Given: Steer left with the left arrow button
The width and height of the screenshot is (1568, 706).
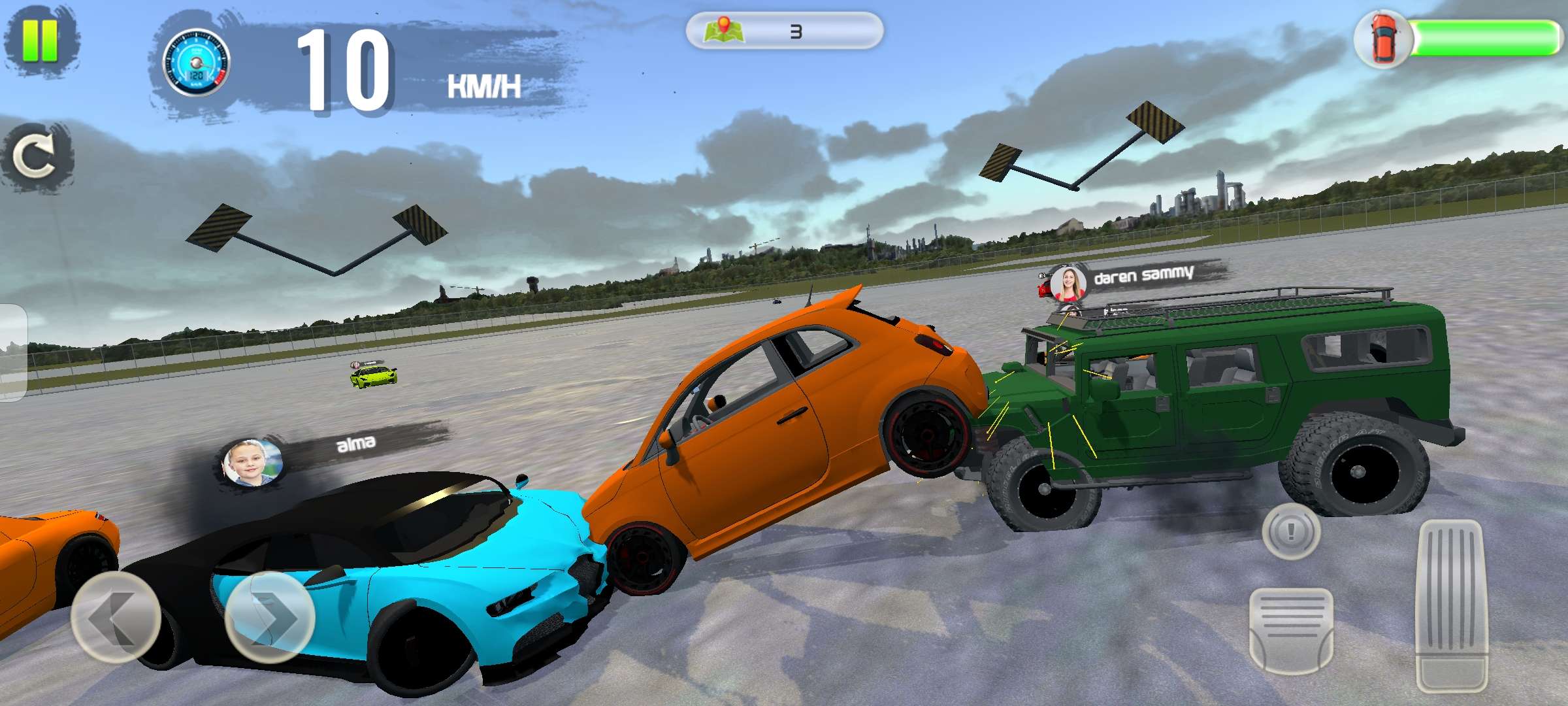Looking at the screenshot, I should pos(116,617).
